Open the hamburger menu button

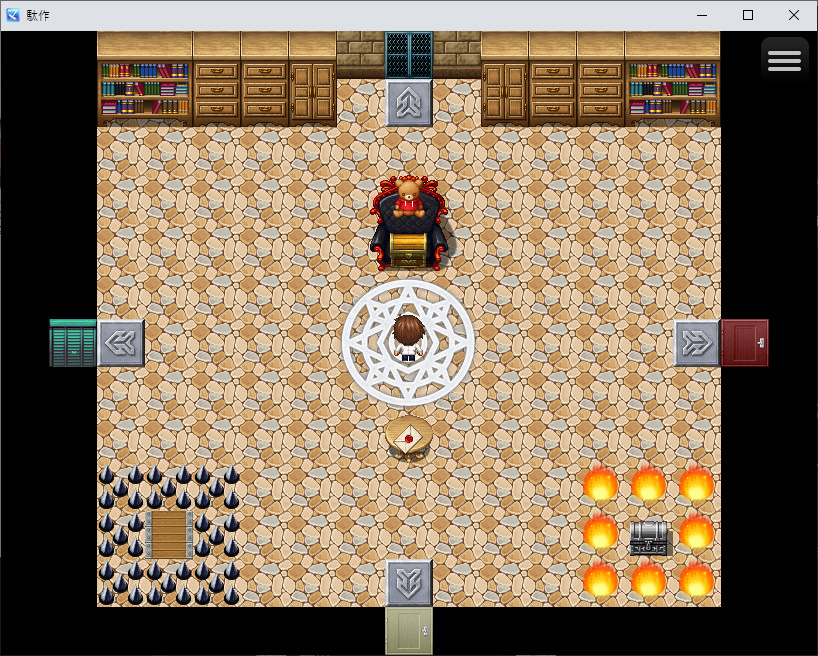tap(784, 61)
